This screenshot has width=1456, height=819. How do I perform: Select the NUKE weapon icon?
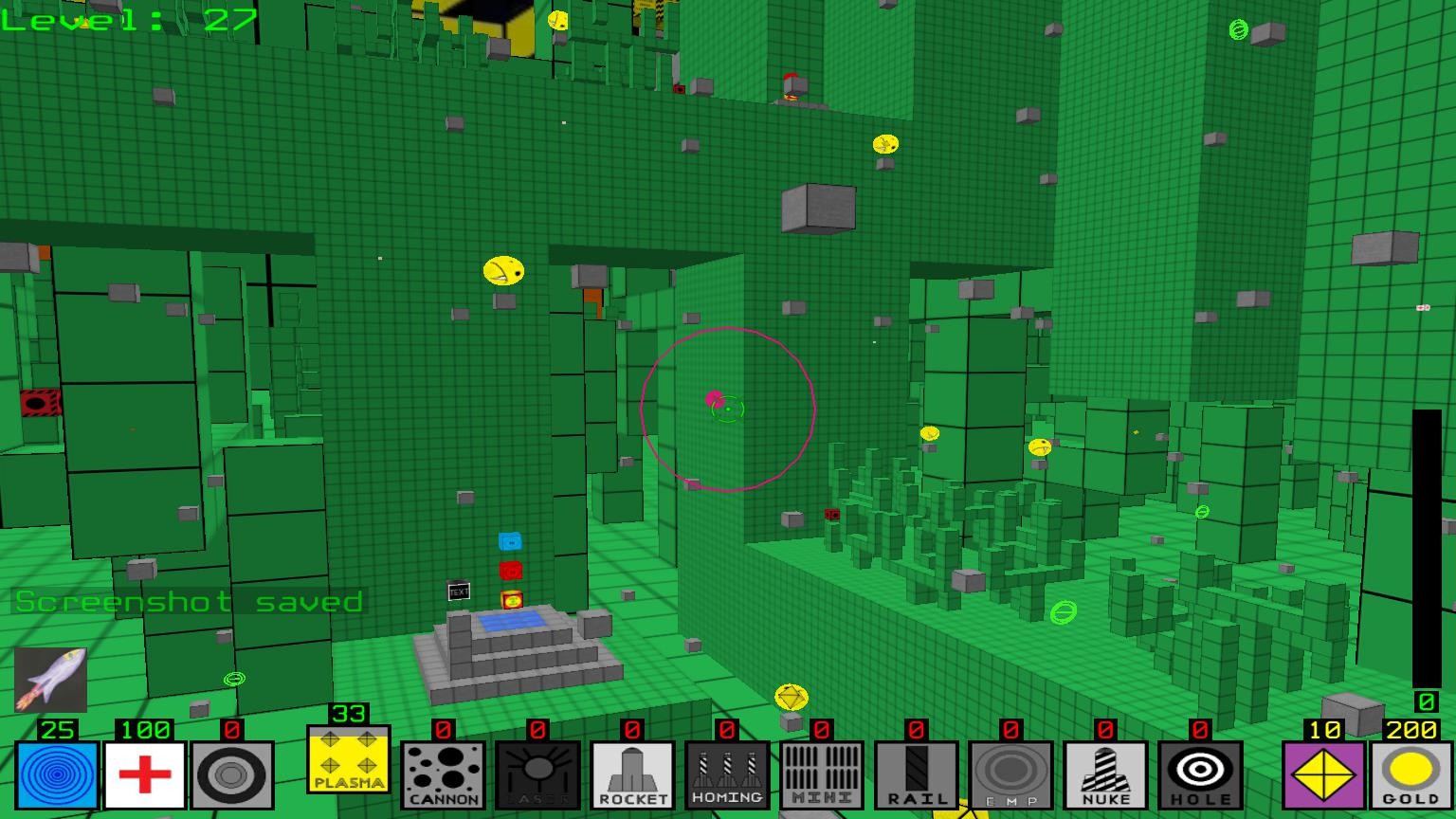point(1104,773)
